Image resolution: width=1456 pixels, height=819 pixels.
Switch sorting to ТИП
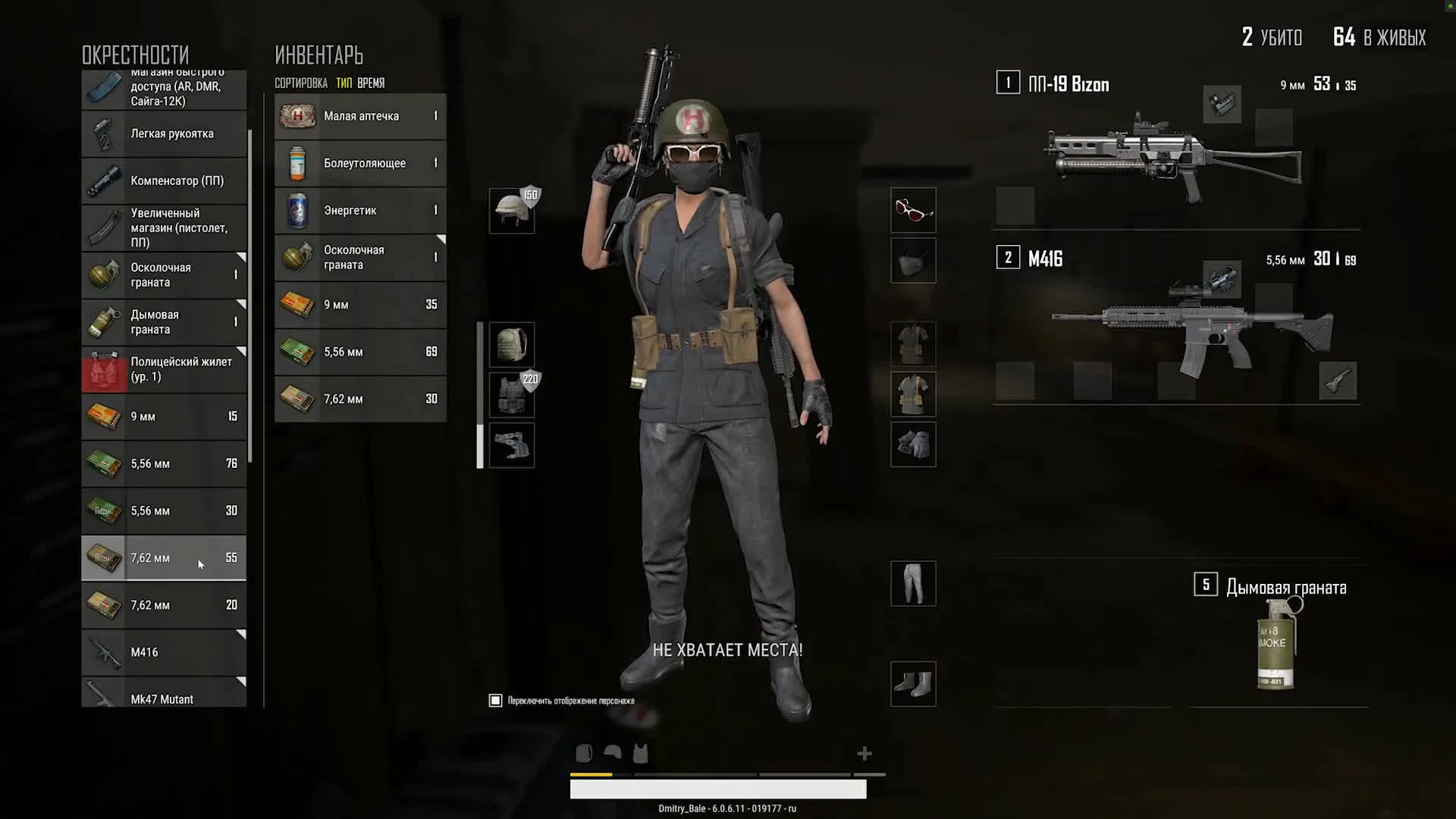tap(343, 83)
